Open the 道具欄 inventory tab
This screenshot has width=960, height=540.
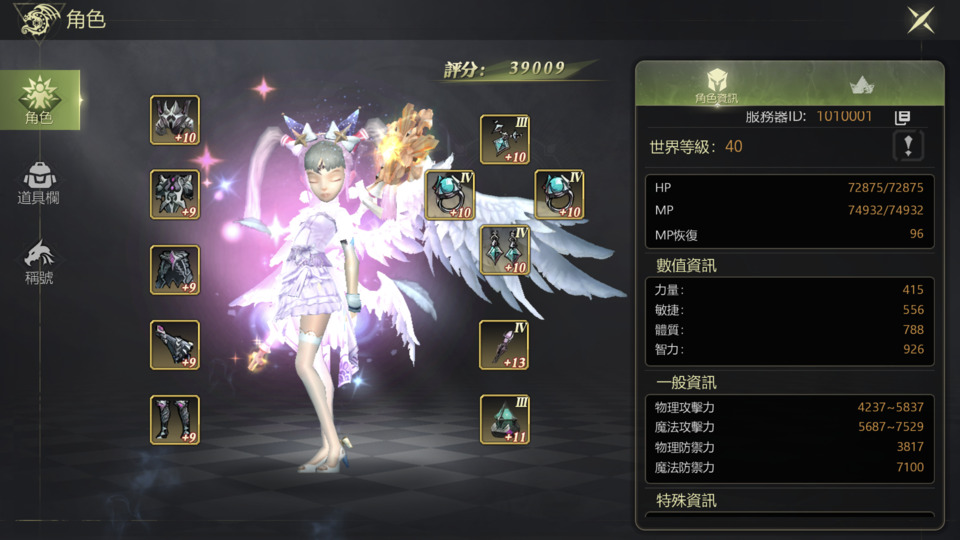click(39, 183)
